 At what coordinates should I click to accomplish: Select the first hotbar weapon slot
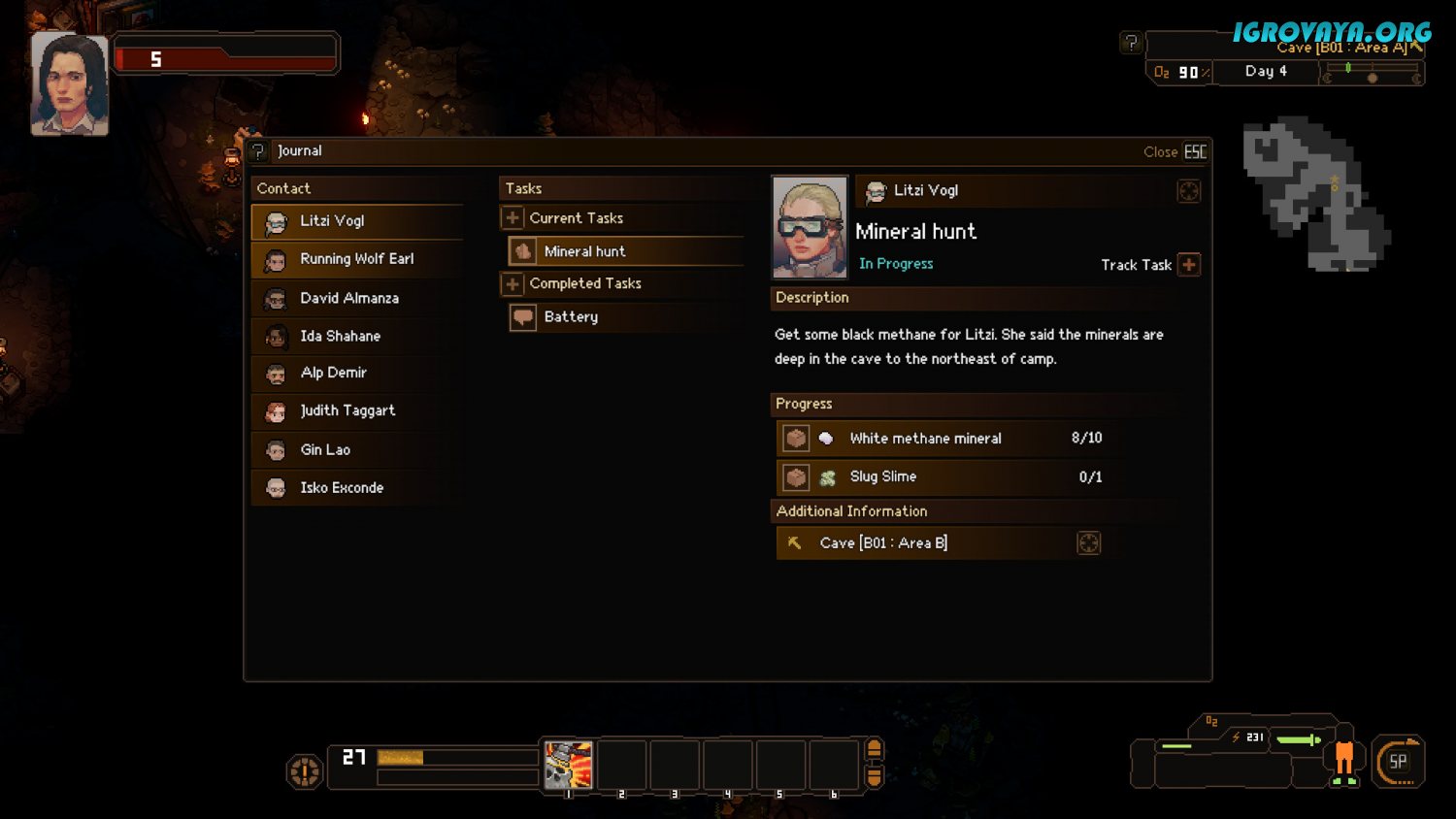[568, 765]
